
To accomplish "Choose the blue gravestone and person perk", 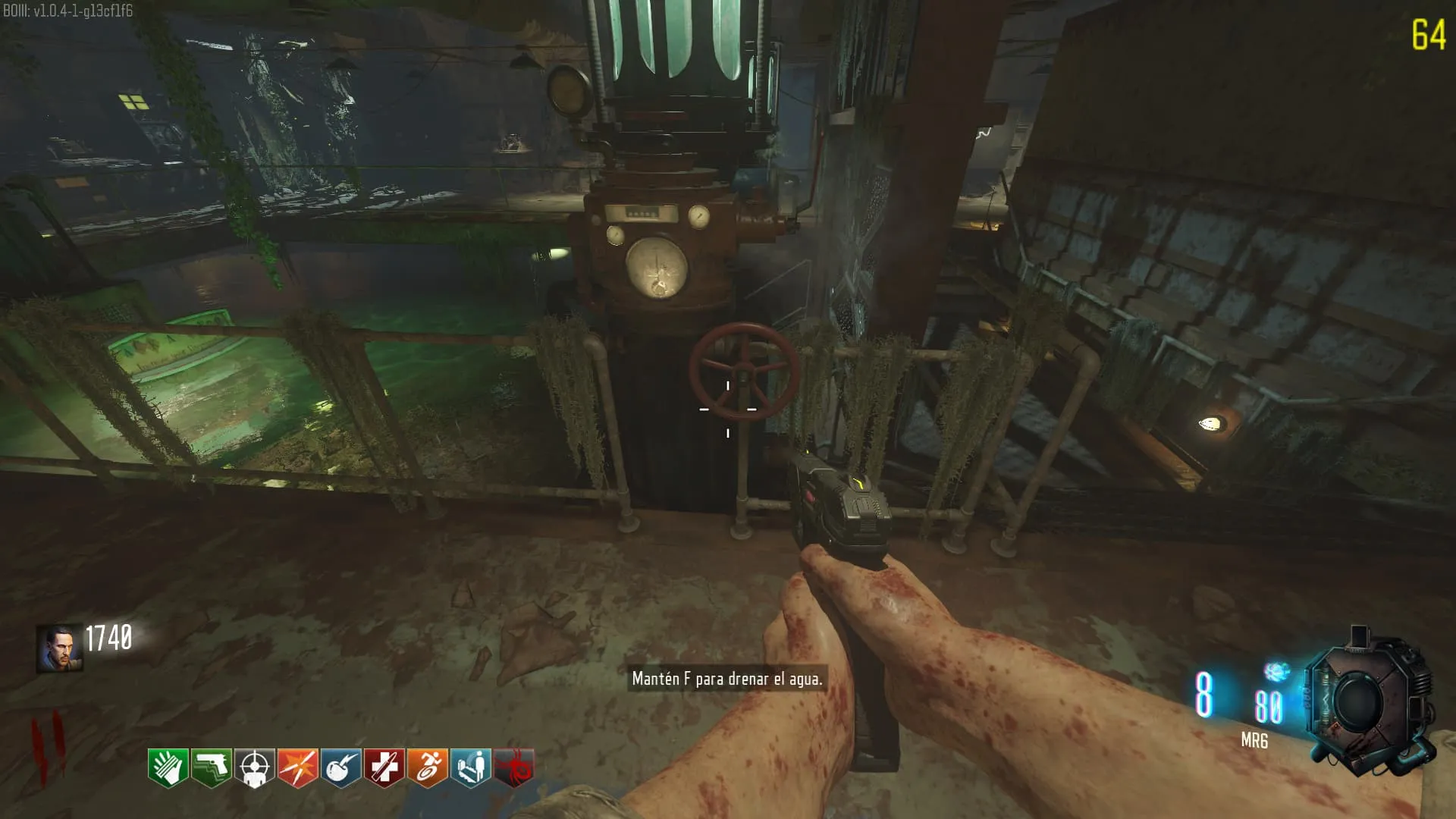I will (471, 767).
